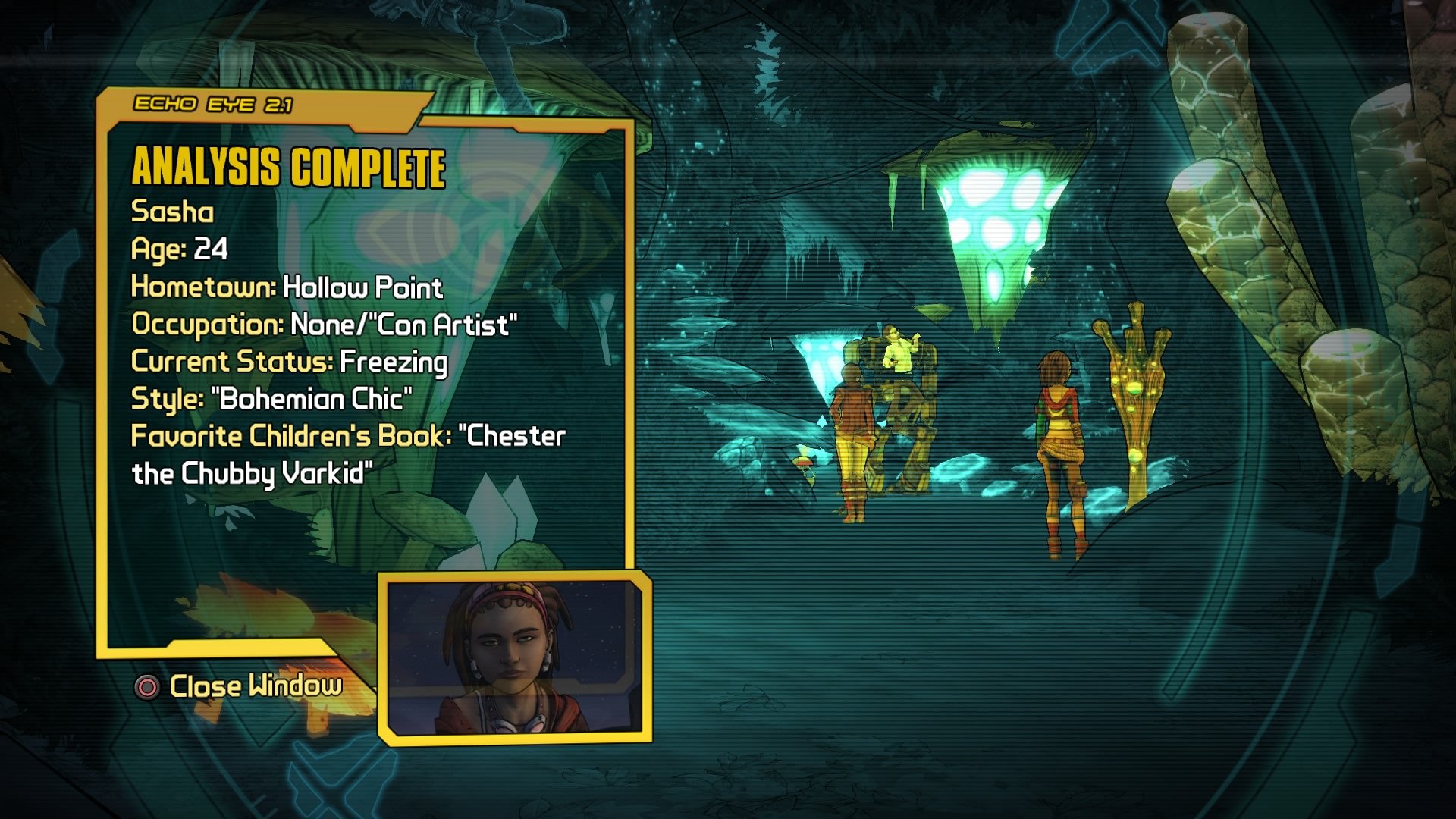This screenshot has width=1456, height=819.
Task: Expand the Favorite Children's Book entry
Action: pyautogui.click(x=347, y=435)
